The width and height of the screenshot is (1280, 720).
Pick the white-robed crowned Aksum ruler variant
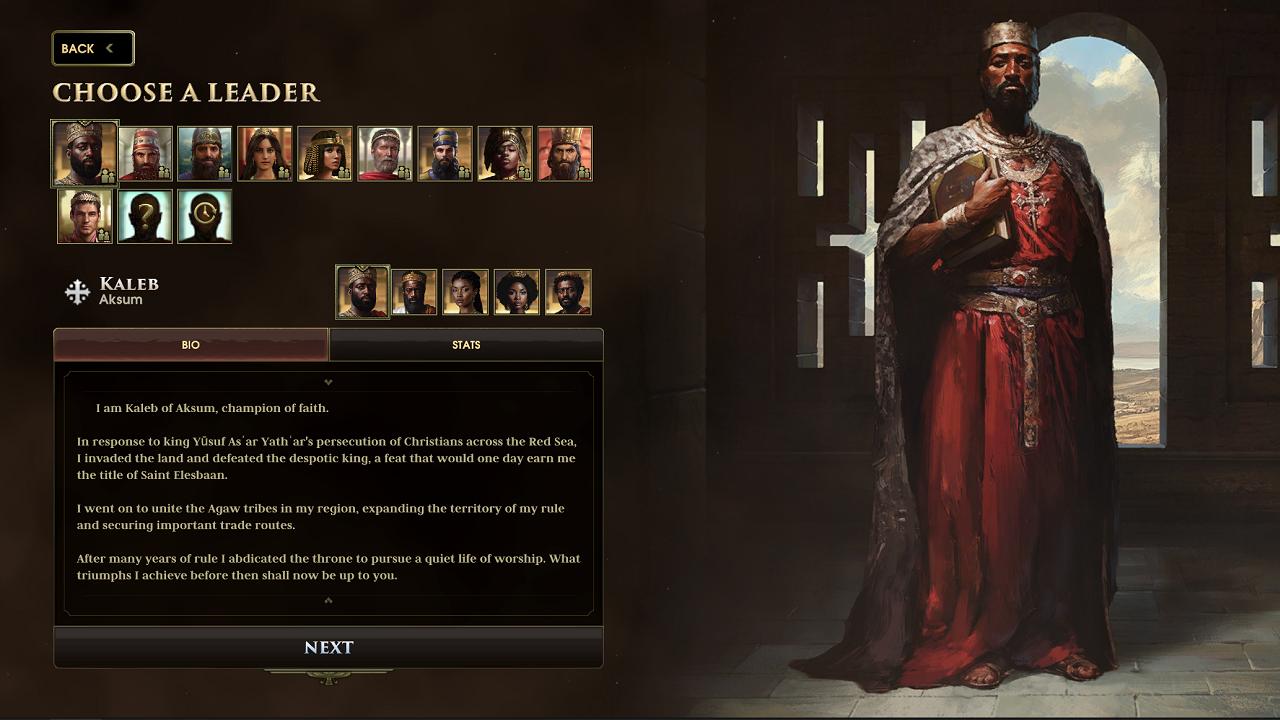point(414,292)
